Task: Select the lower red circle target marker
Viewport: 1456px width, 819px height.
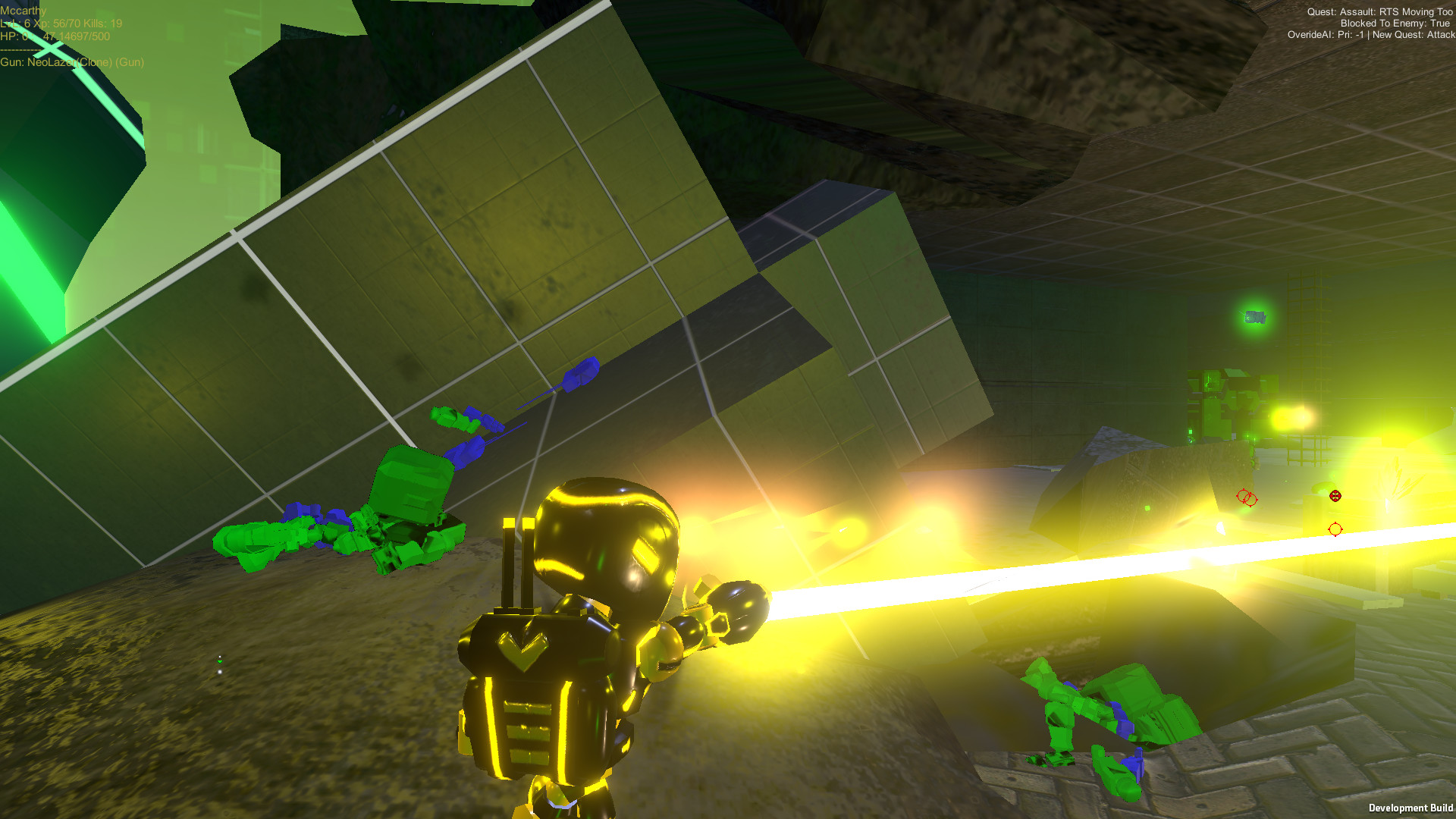Action: (1335, 529)
